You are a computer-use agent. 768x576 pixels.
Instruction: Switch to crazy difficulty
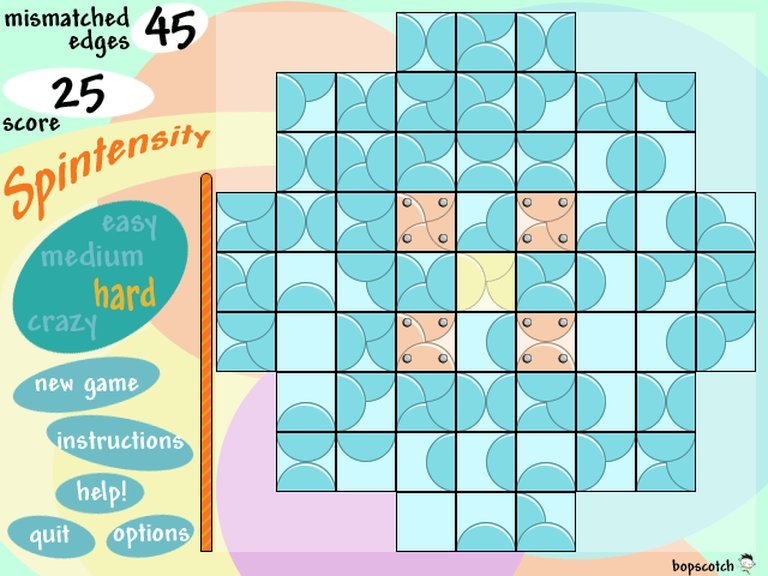[63, 323]
